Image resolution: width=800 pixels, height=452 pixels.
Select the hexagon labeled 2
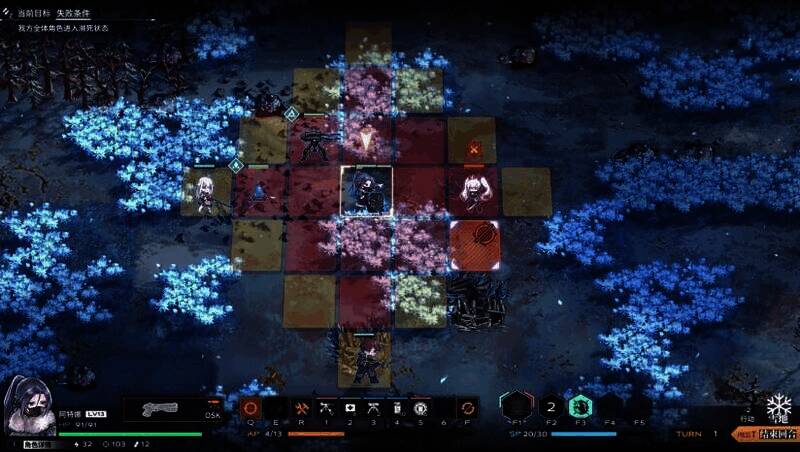(549, 406)
